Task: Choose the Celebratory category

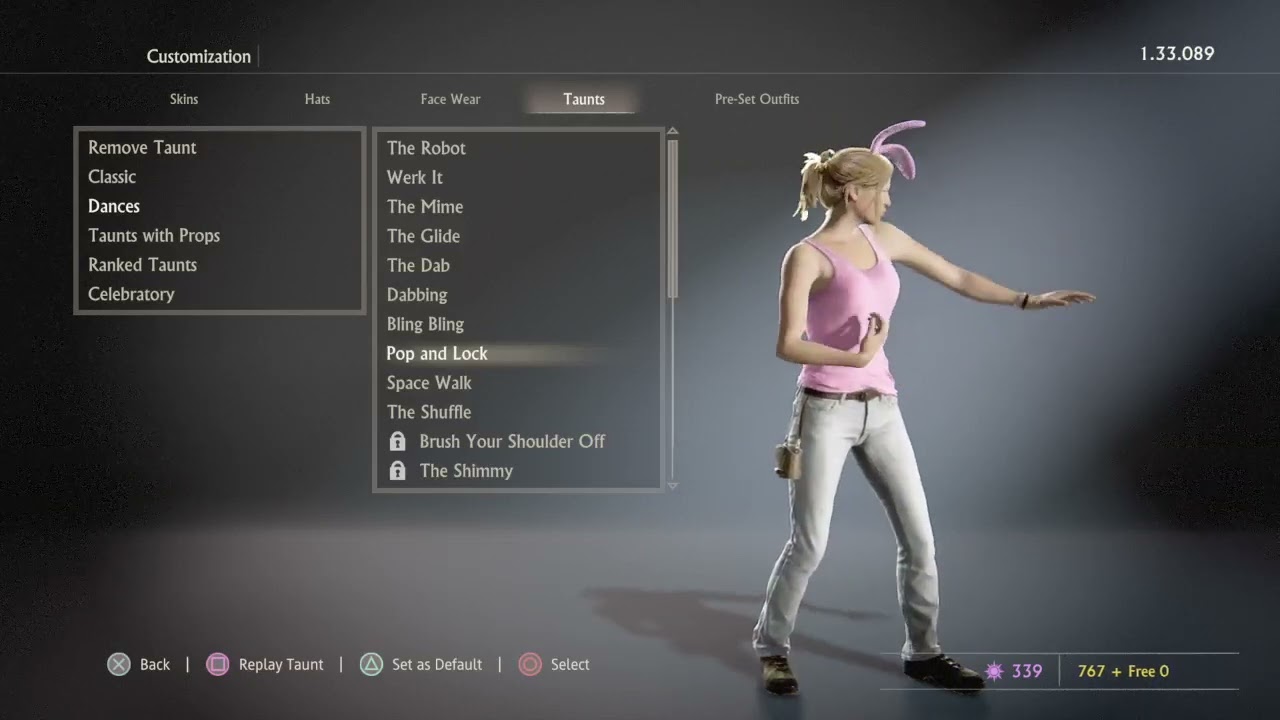Action: 131,294
